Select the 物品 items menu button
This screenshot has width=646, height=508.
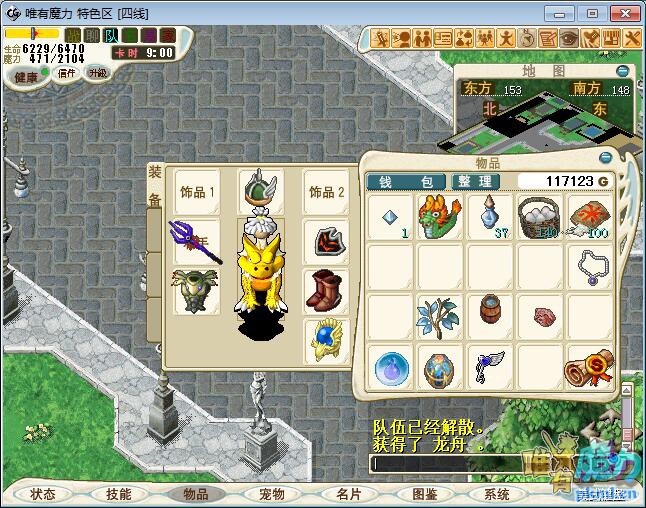pos(195,494)
